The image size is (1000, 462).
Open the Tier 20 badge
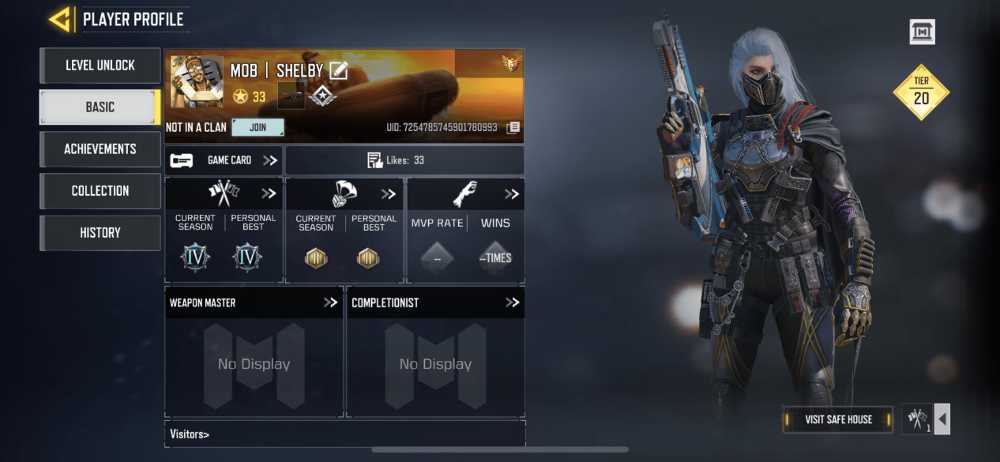point(921,93)
